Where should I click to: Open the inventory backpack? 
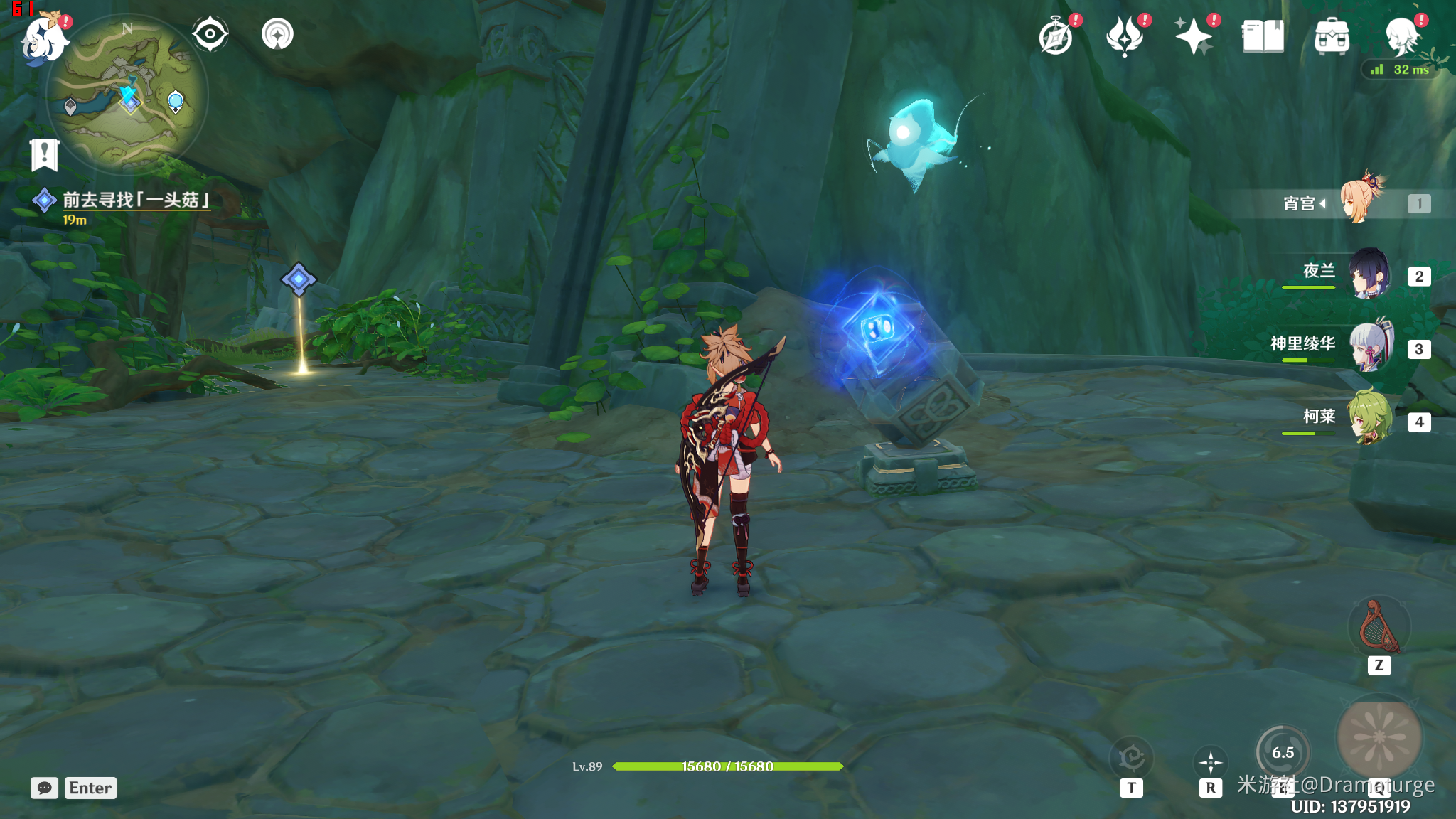click(1332, 37)
